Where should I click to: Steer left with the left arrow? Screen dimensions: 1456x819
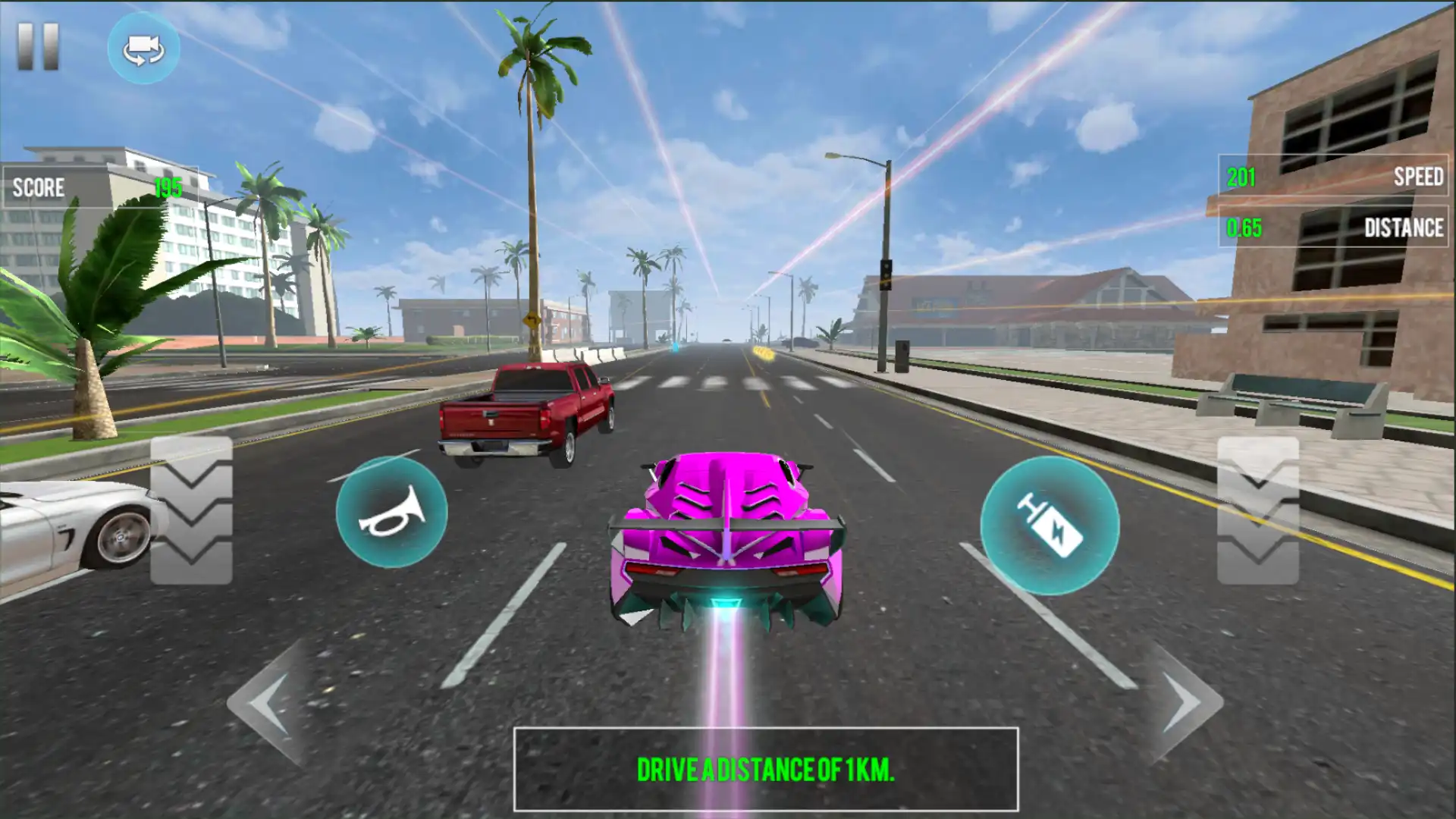[270, 702]
